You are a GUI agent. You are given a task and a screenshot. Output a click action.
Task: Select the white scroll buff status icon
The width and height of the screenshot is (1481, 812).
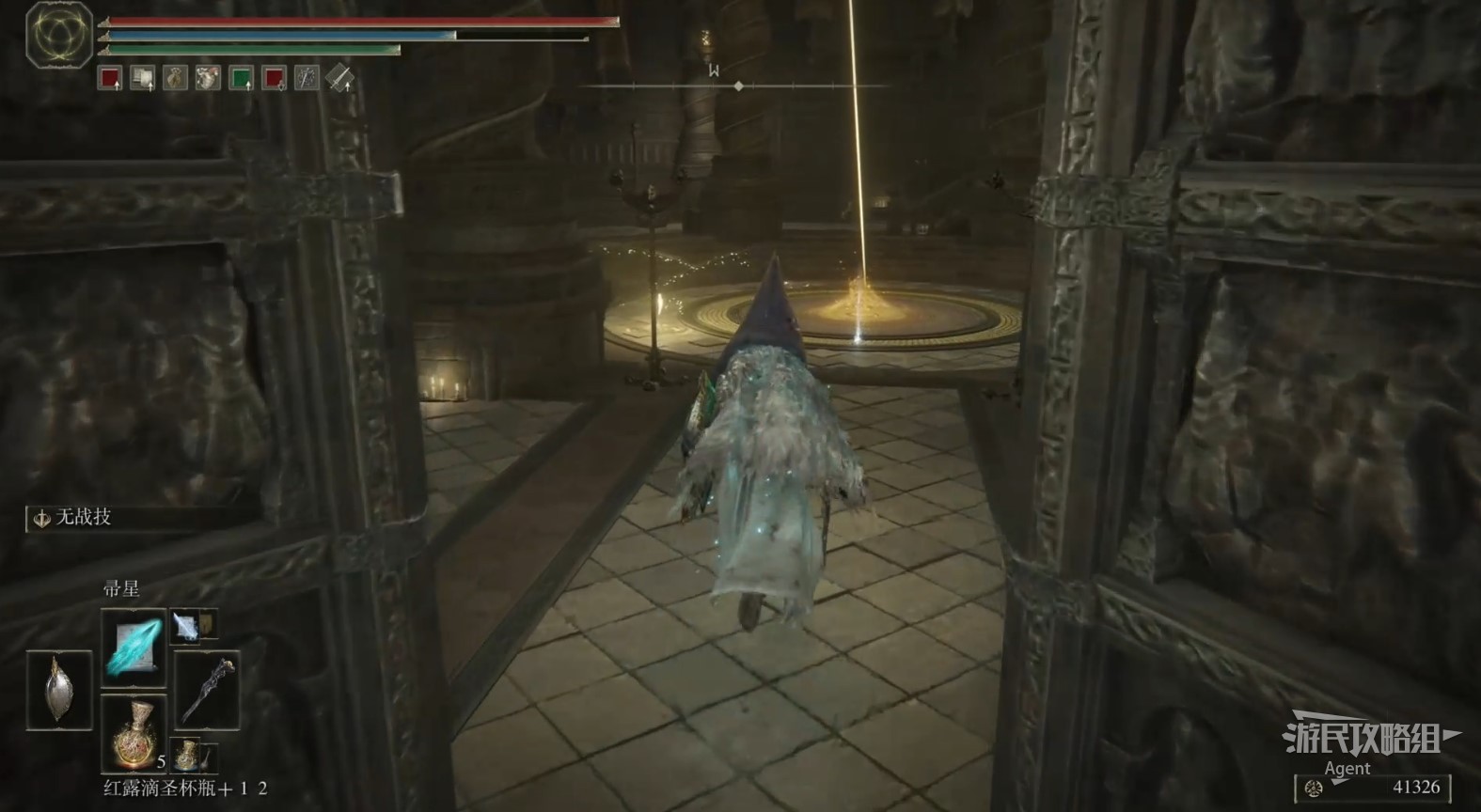pyautogui.click(x=142, y=78)
